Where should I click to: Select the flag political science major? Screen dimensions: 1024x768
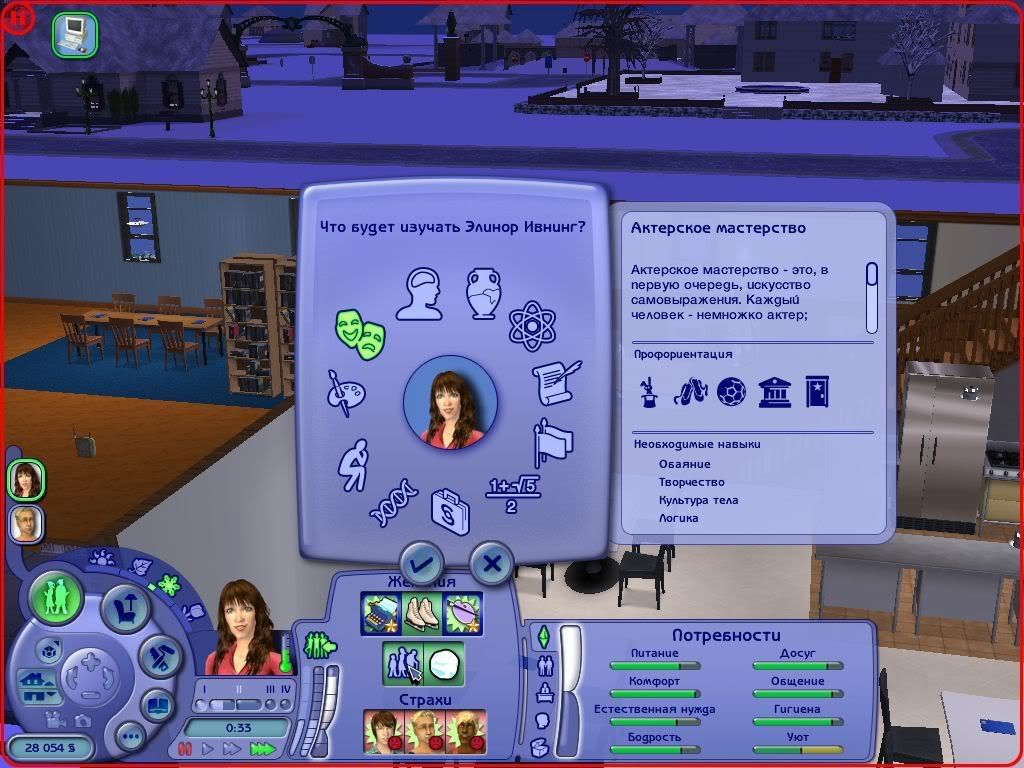pos(554,443)
